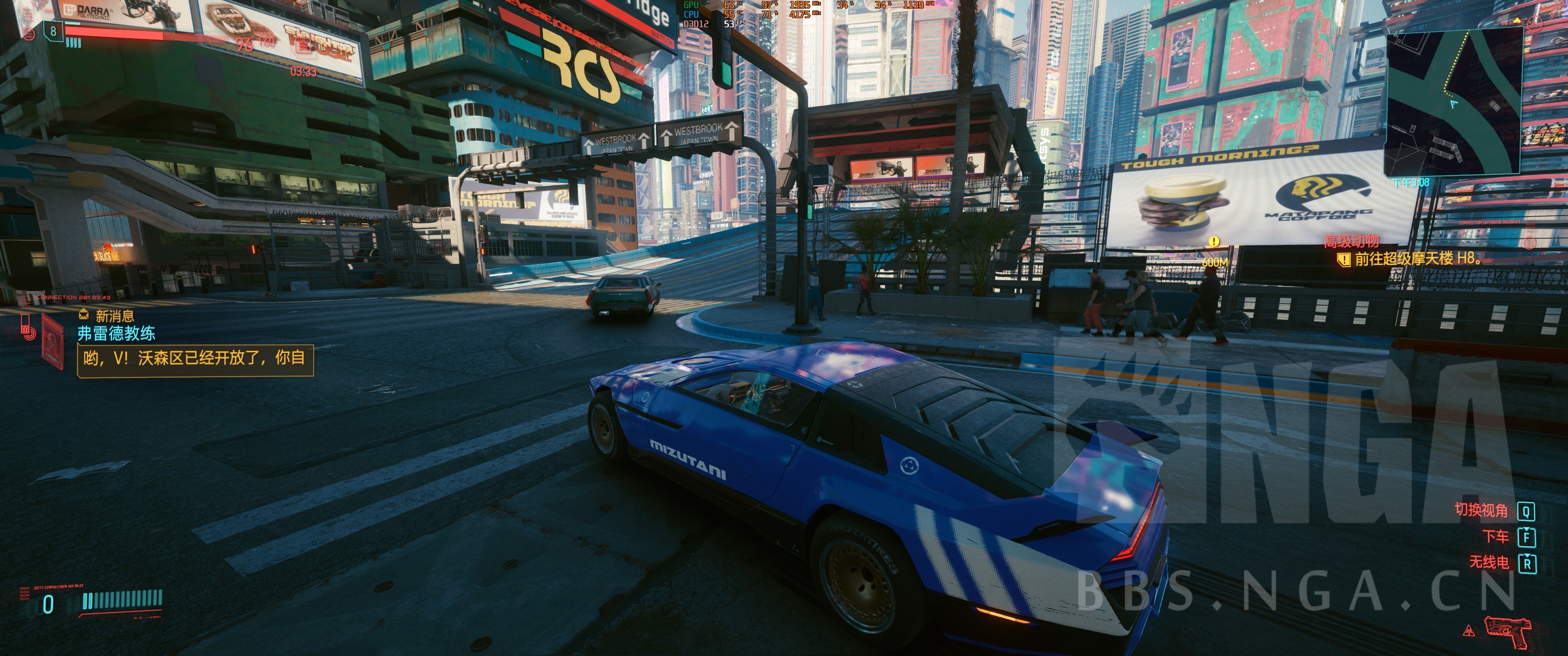This screenshot has height=656, width=1568.
Task: Select the yellow 600M quest waypoint marker
Action: (x=1213, y=242)
